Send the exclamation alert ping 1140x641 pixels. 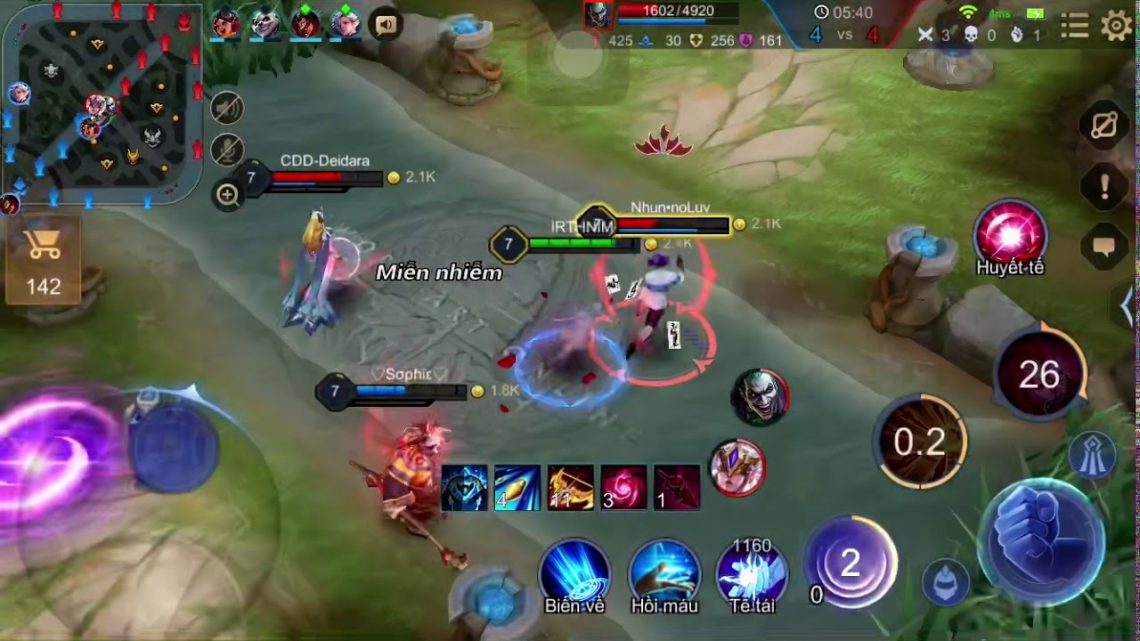(x=1105, y=187)
